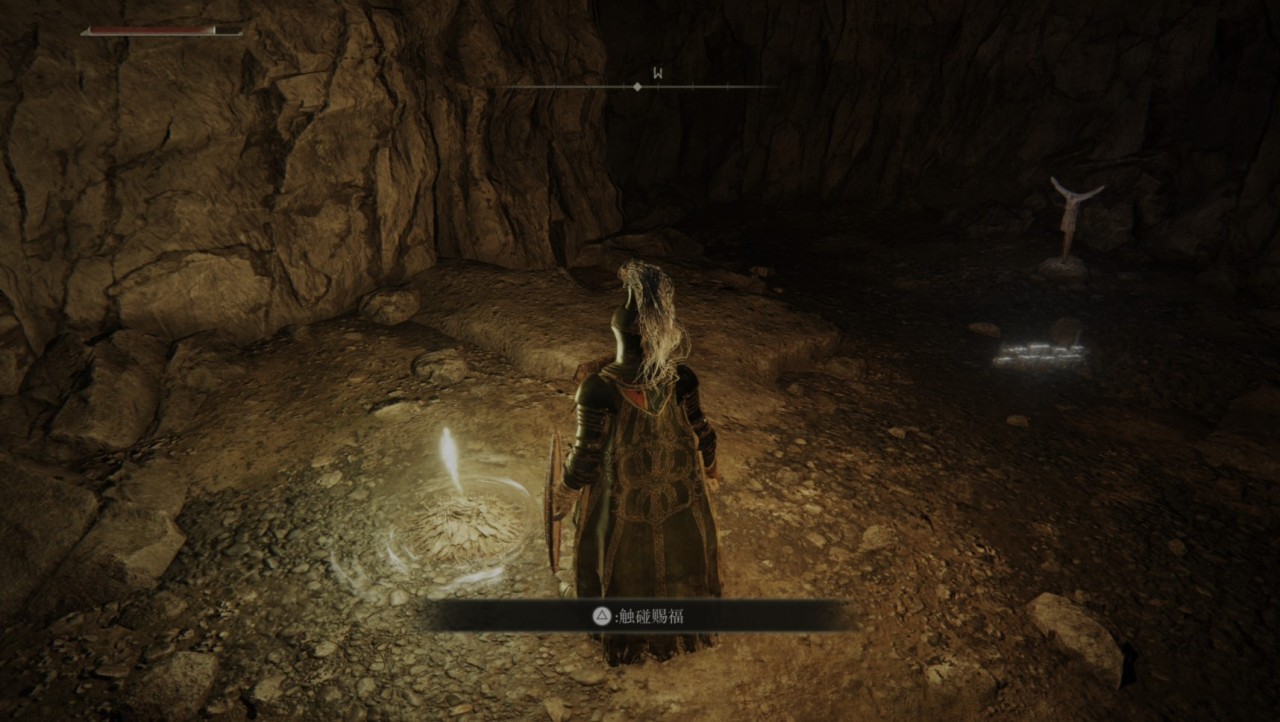1280x722 pixels.
Task: Click the compass bar showing West
Action: click(x=638, y=86)
